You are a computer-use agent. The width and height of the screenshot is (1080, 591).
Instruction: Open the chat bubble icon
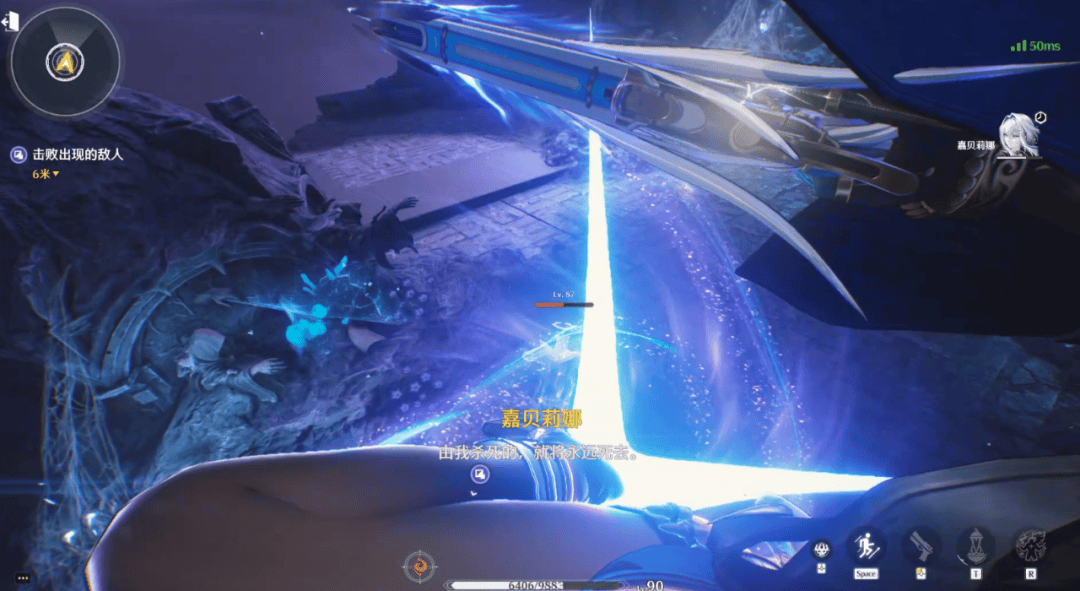point(21,578)
